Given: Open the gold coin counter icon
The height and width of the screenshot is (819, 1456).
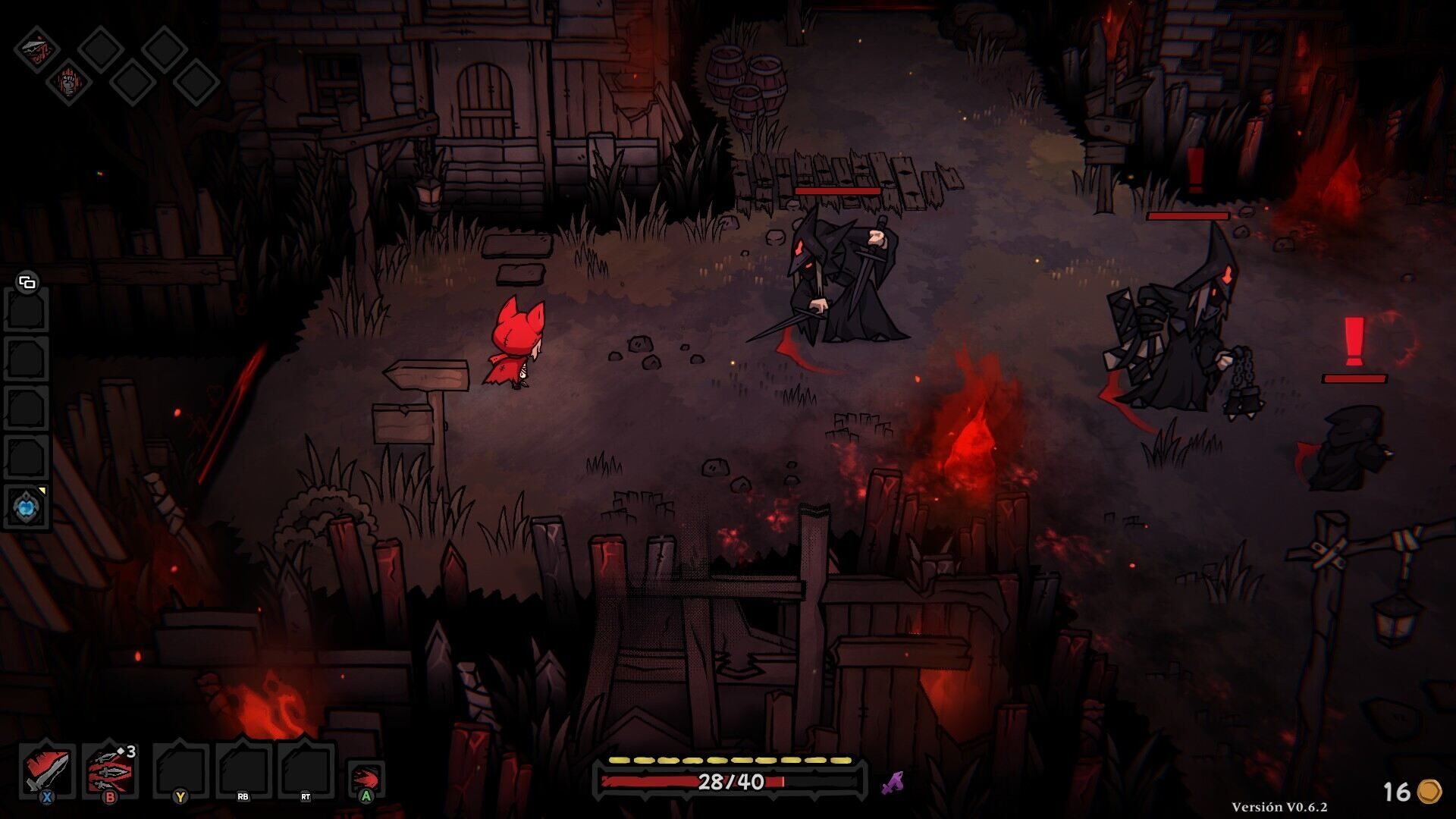Looking at the screenshot, I should point(1429,791).
